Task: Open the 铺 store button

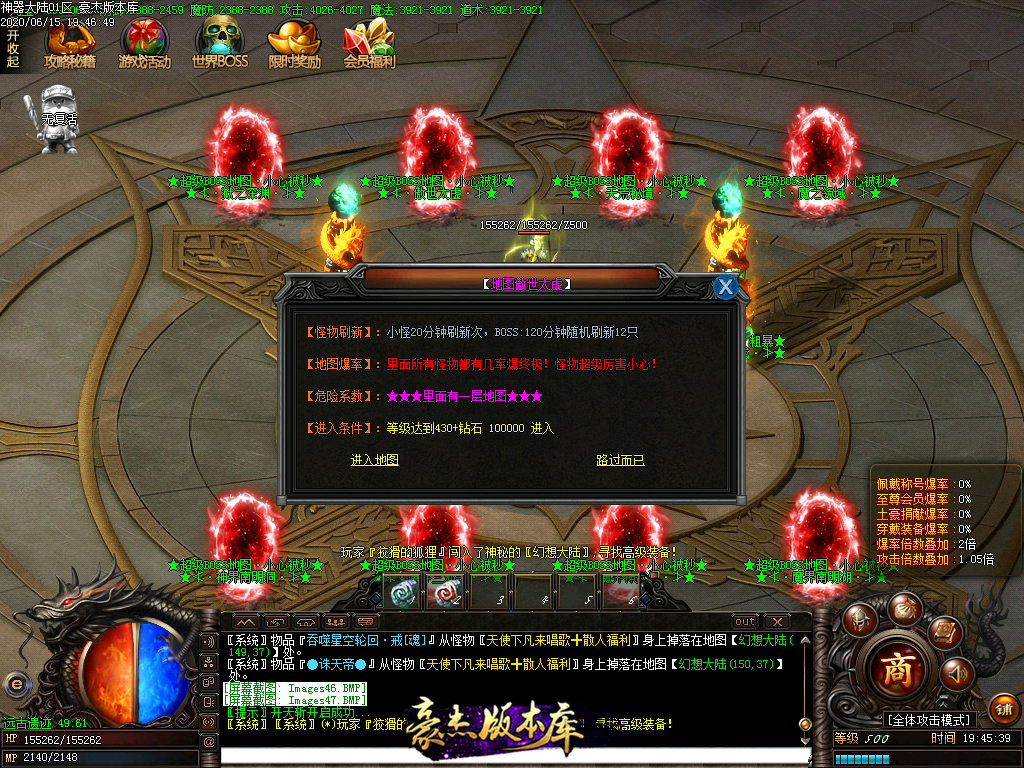Action: [1004, 708]
